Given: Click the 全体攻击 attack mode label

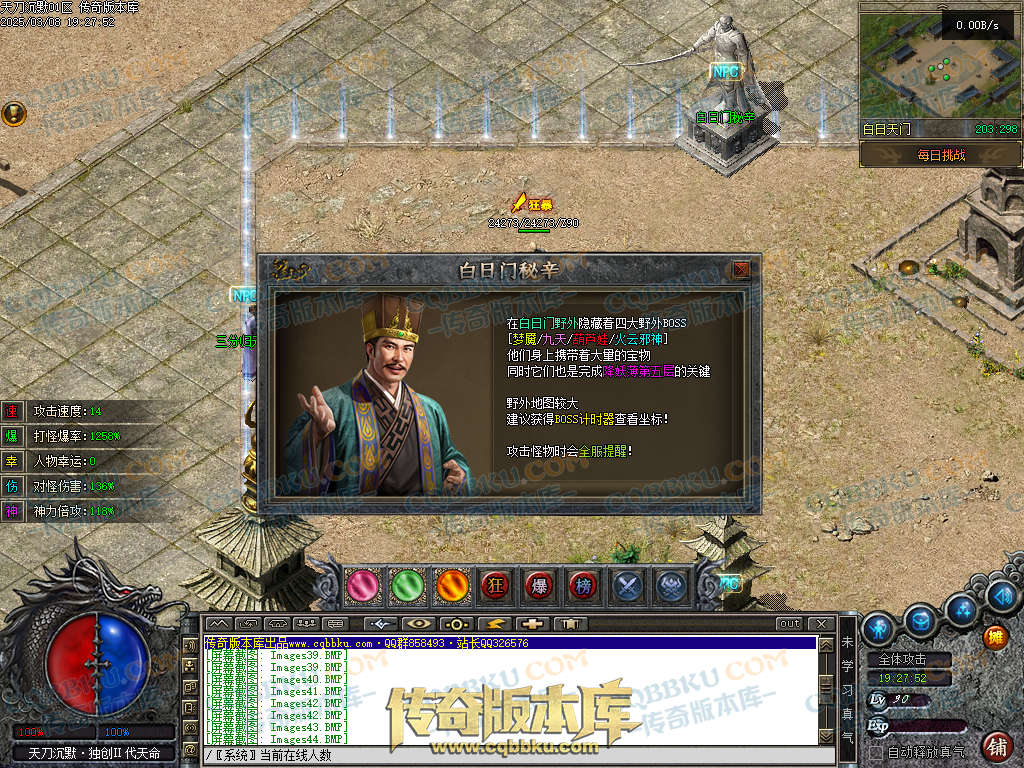Looking at the screenshot, I should pyautogui.click(x=902, y=660).
